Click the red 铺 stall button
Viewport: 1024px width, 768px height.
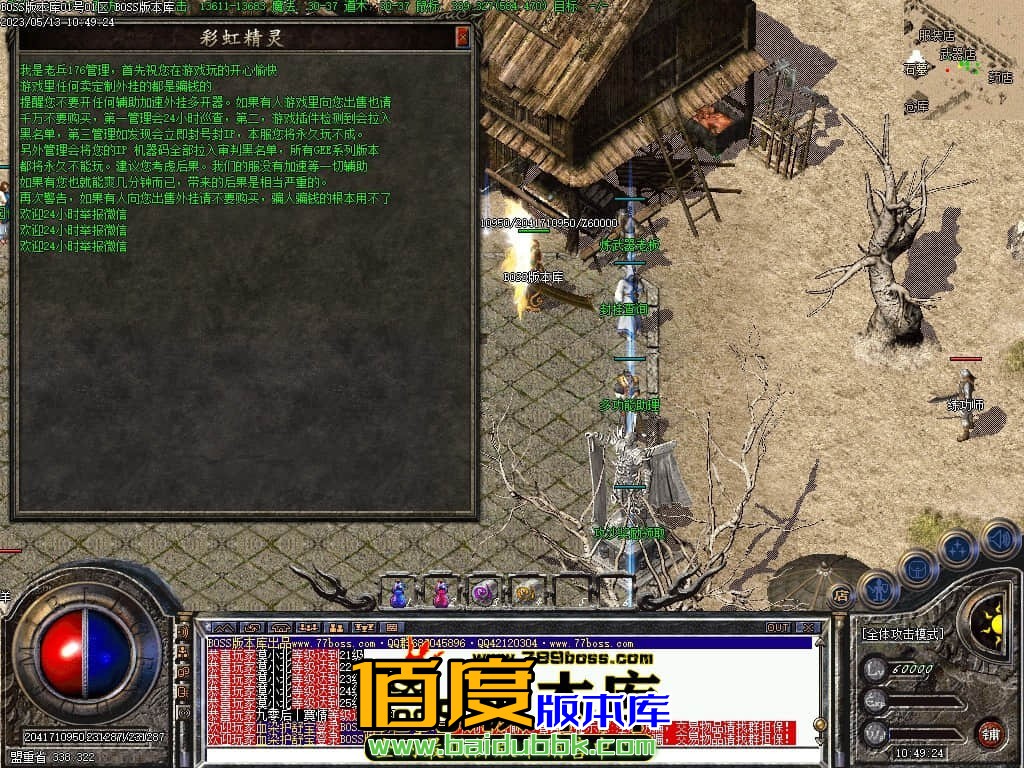990,733
